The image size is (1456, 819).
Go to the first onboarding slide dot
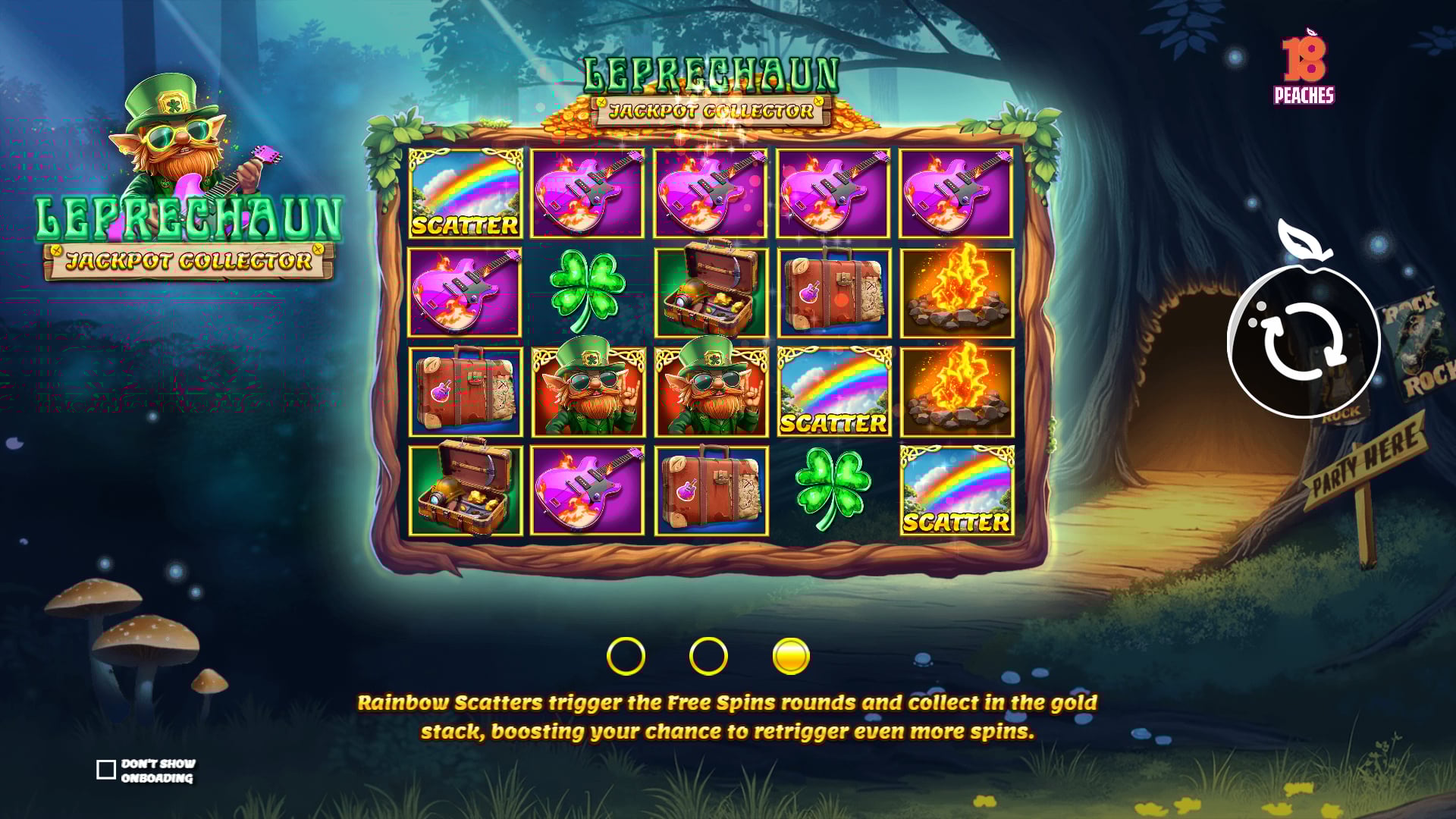626,656
